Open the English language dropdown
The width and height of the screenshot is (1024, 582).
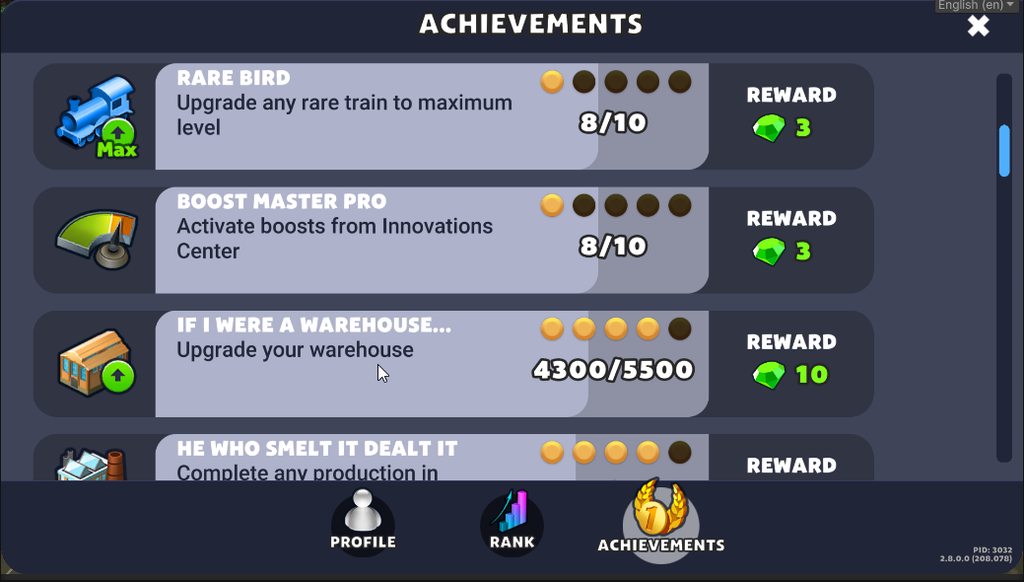[x=975, y=6]
